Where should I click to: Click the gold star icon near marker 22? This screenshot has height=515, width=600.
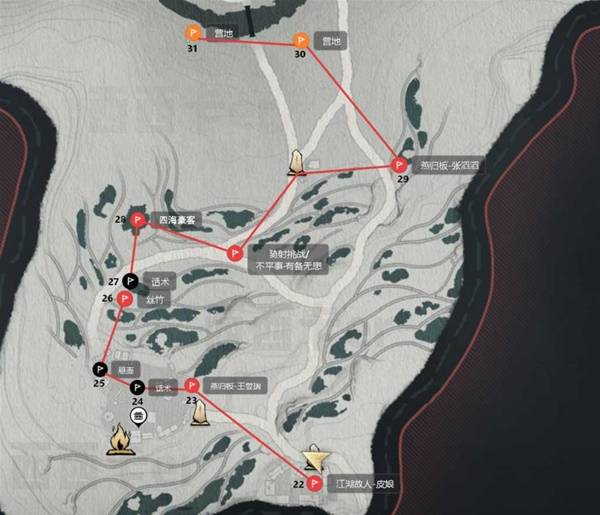click(315, 457)
